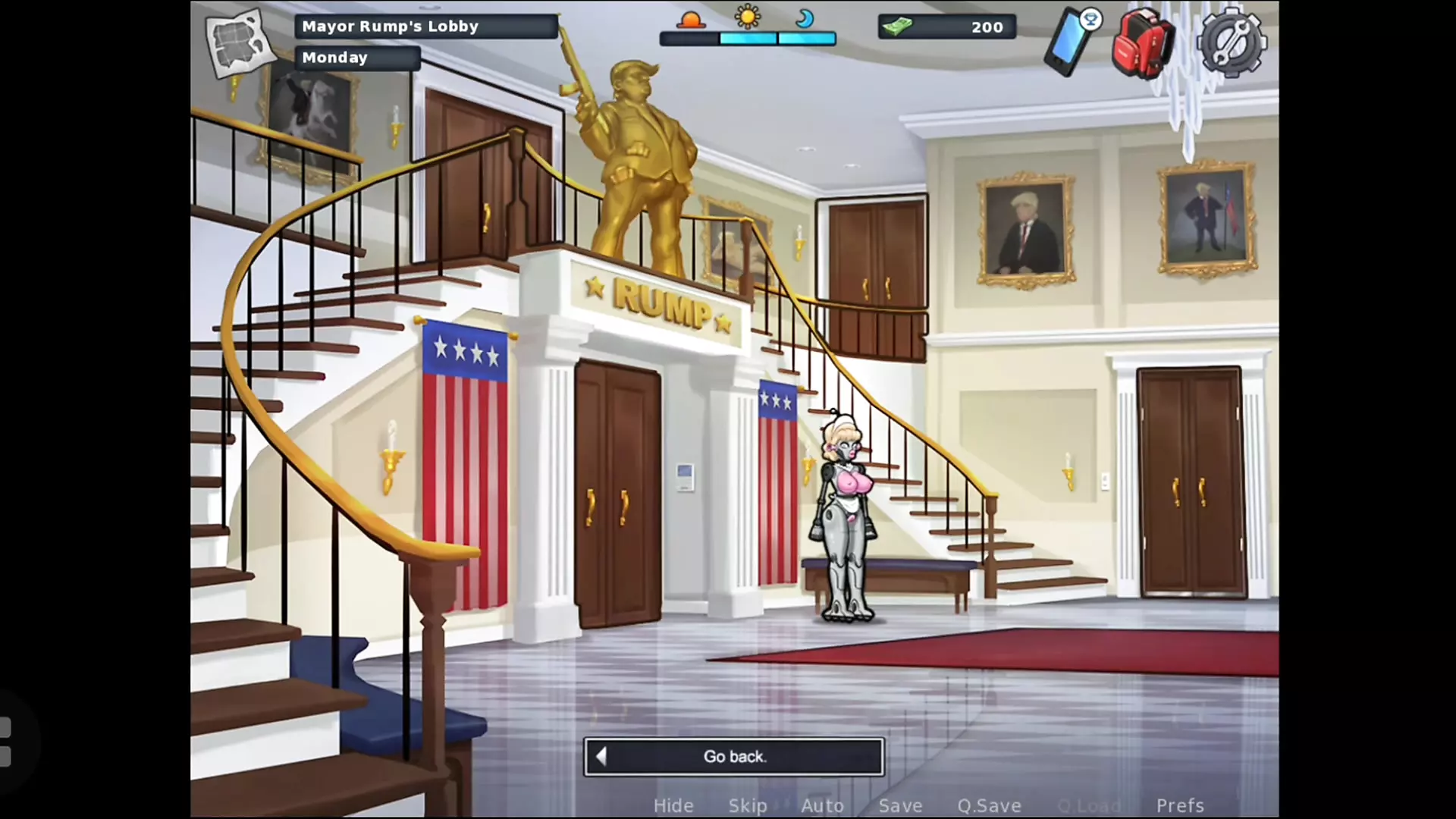
Task: Click Q.Save to quick save
Action: click(x=989, y=805)
